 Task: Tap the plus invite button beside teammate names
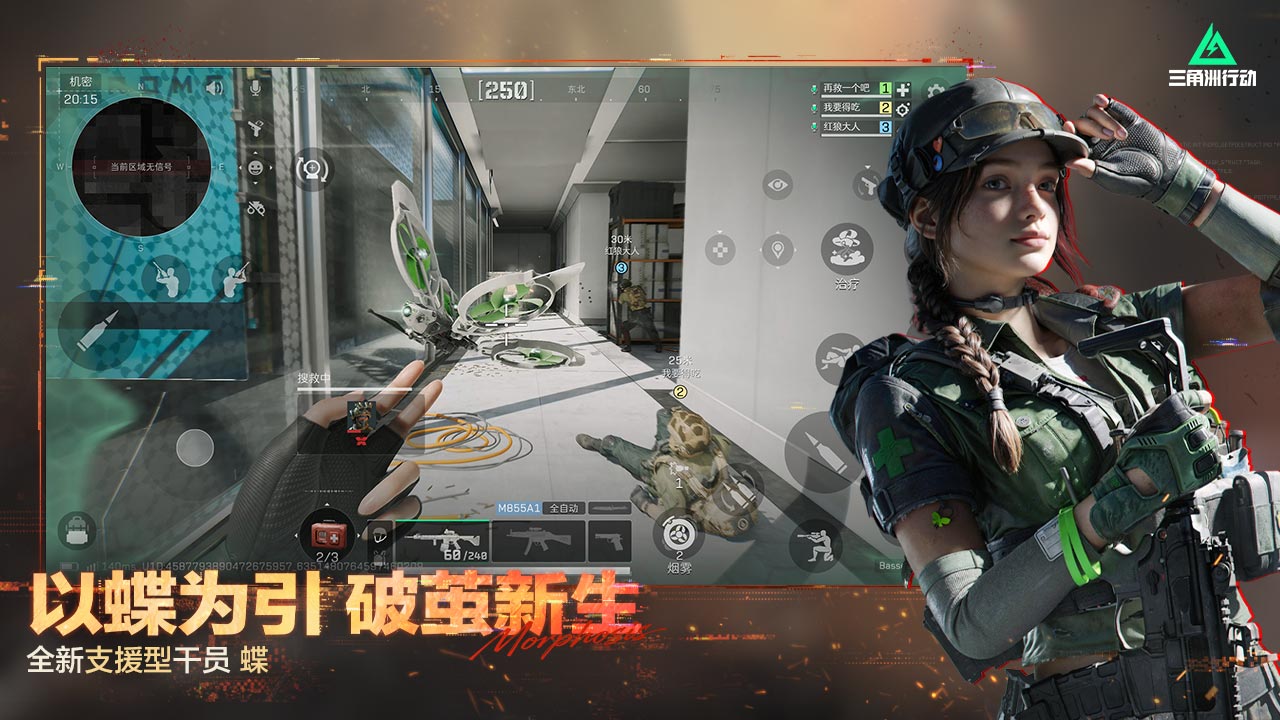coord(903,90)
